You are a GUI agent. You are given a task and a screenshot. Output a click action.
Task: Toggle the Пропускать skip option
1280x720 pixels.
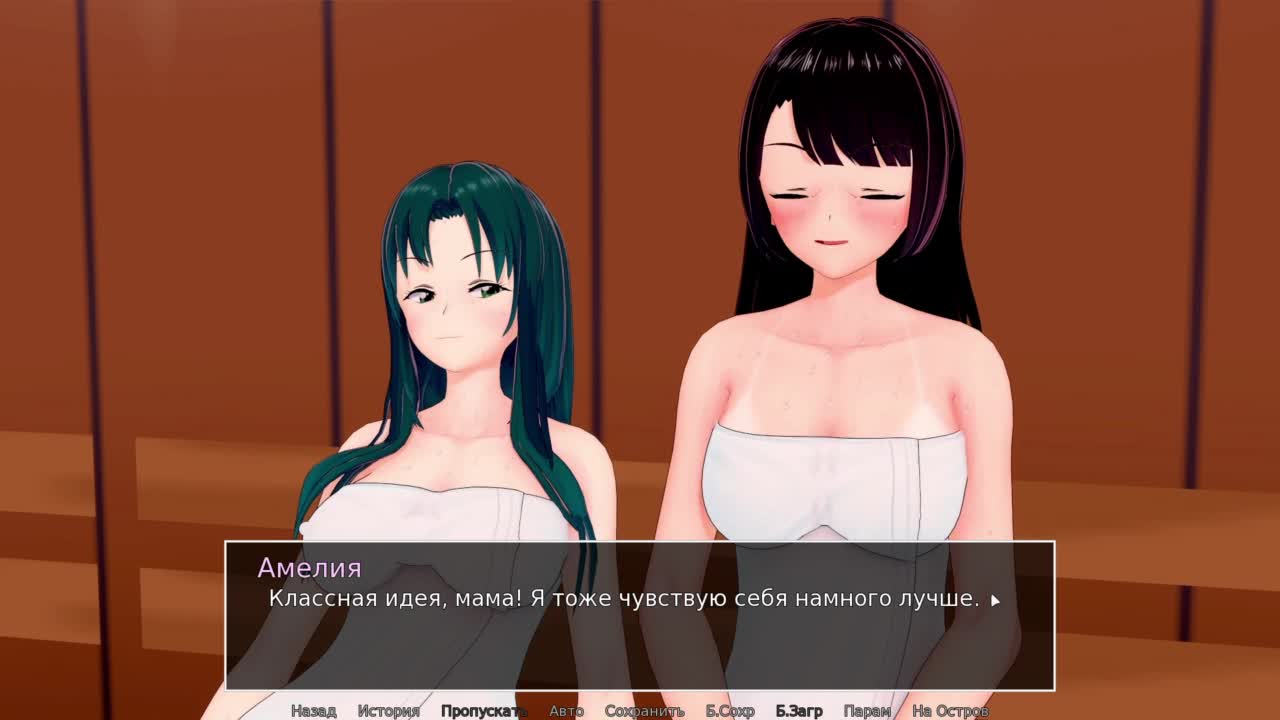[483, 711]
